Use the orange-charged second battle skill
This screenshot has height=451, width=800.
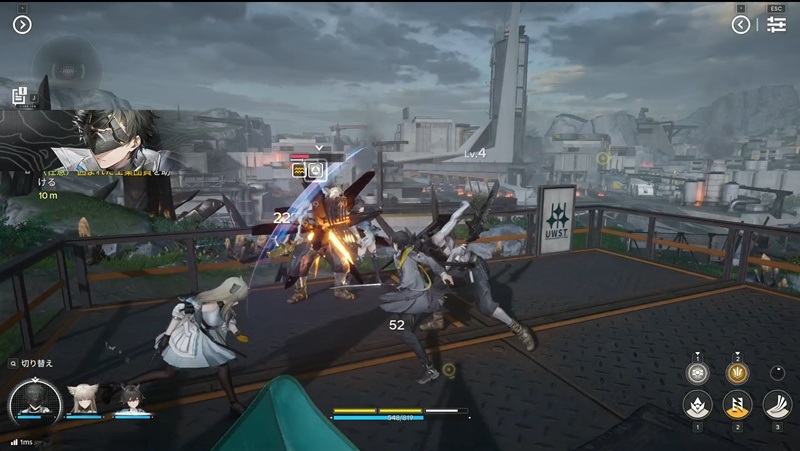click(737, 405)
